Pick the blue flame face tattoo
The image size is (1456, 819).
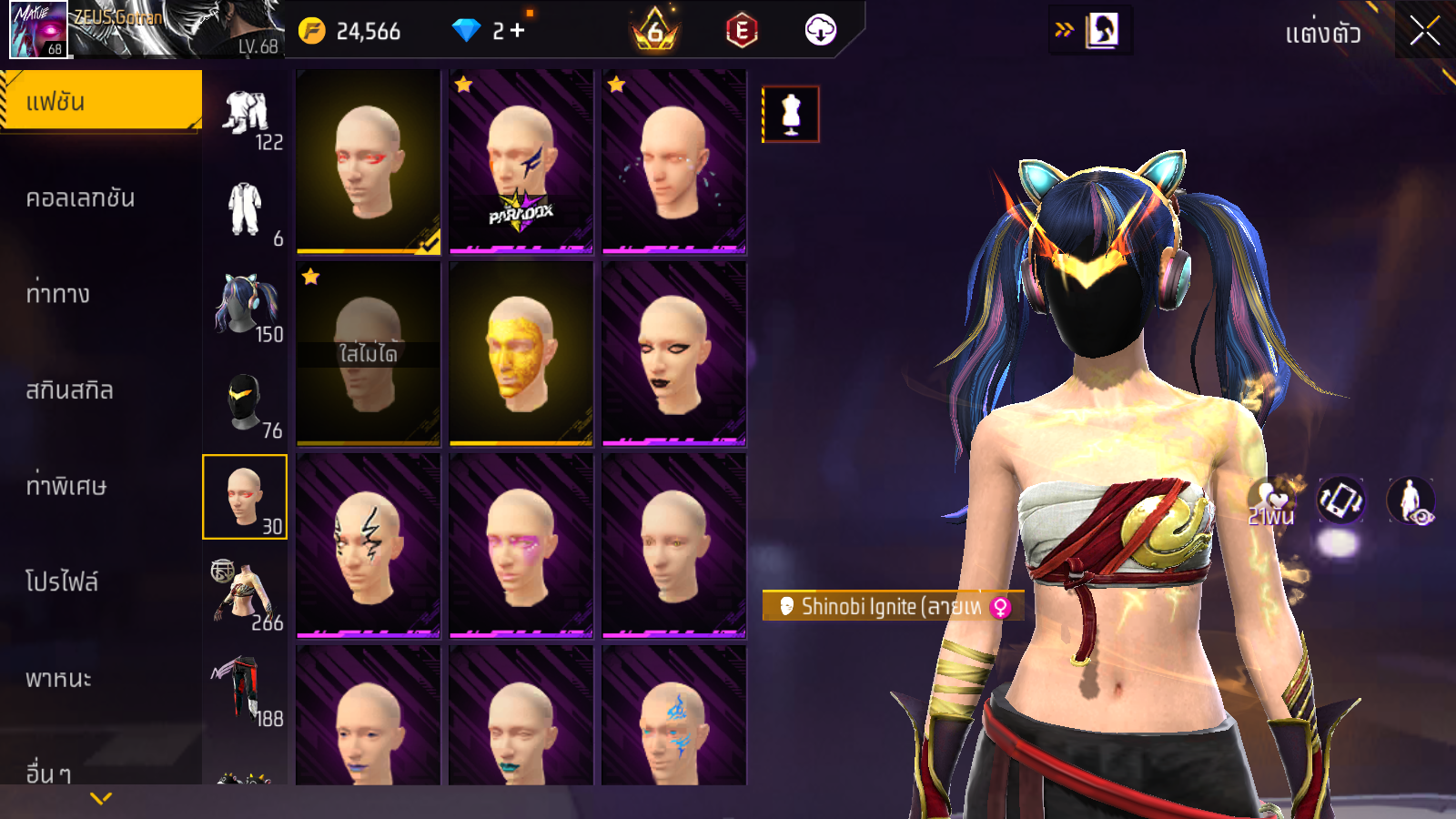673,719
